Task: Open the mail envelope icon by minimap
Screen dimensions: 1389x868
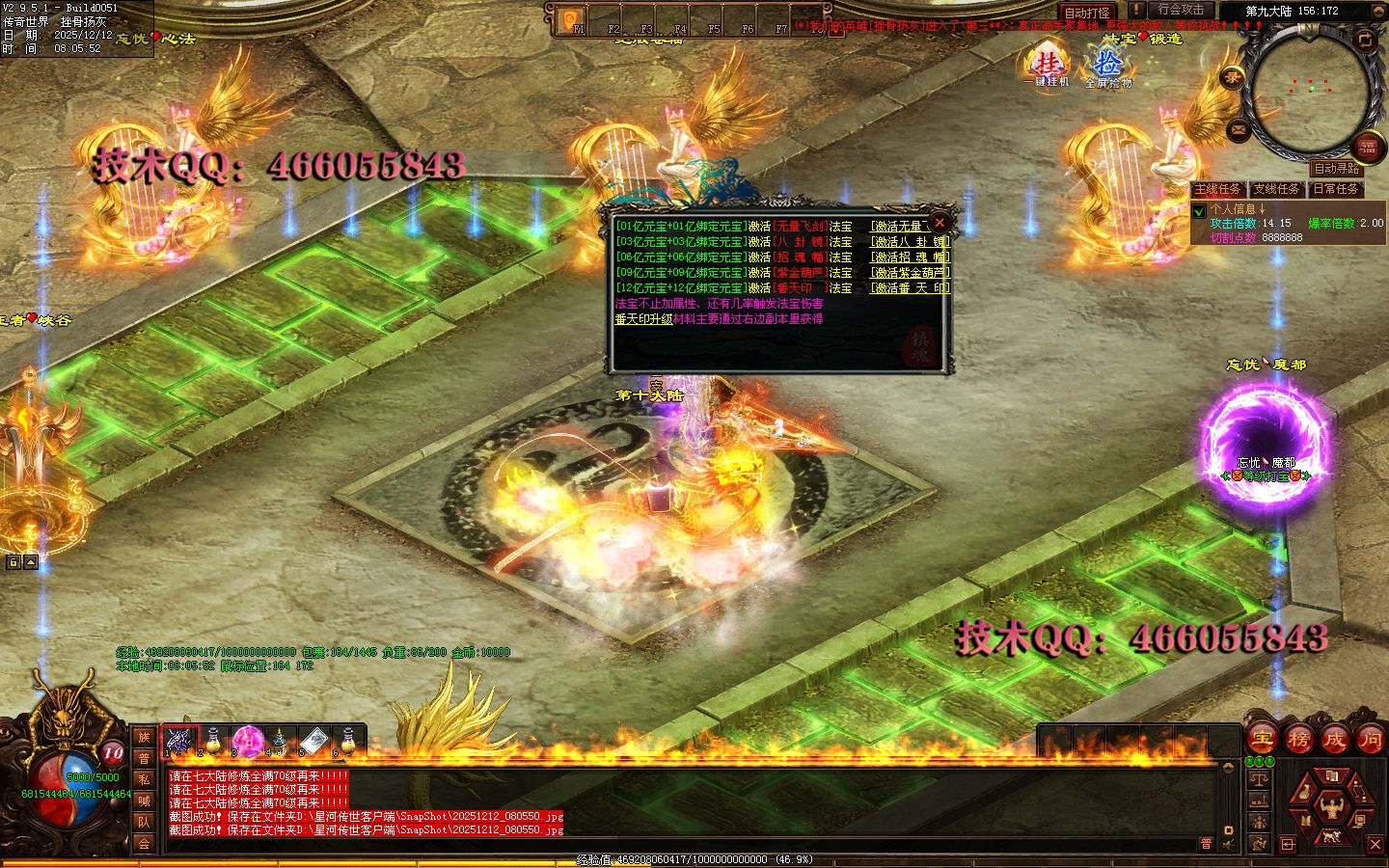Action: tap(1239, 129)
